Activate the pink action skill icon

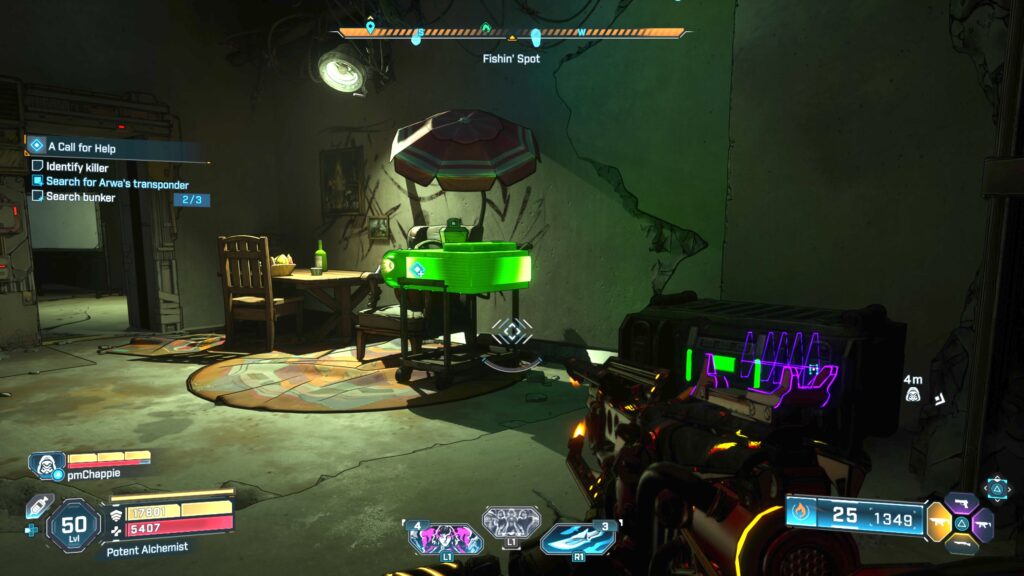coord(445,539)
